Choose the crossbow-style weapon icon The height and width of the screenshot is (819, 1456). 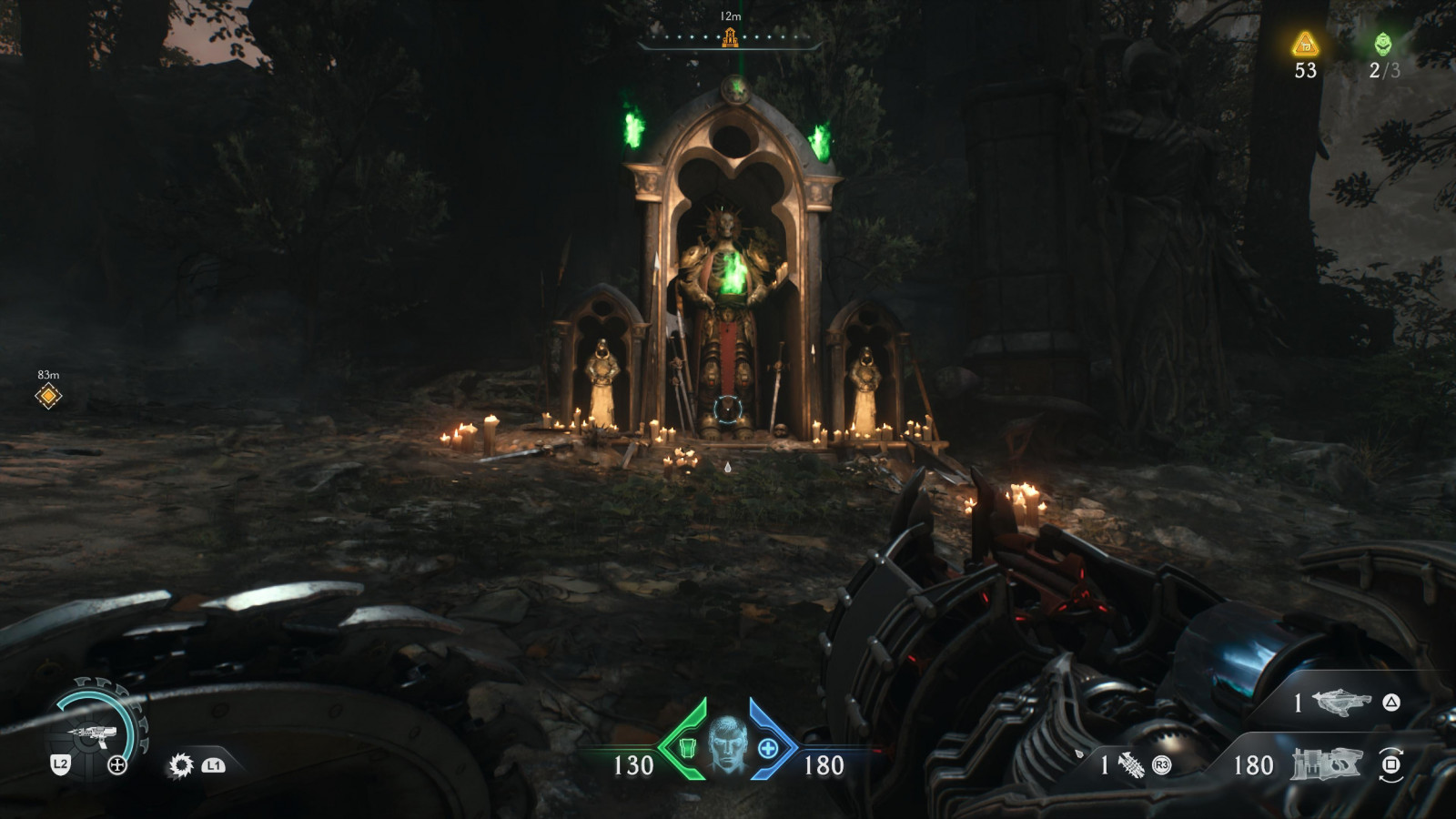pyautogui.click(x=1342, y=703)
